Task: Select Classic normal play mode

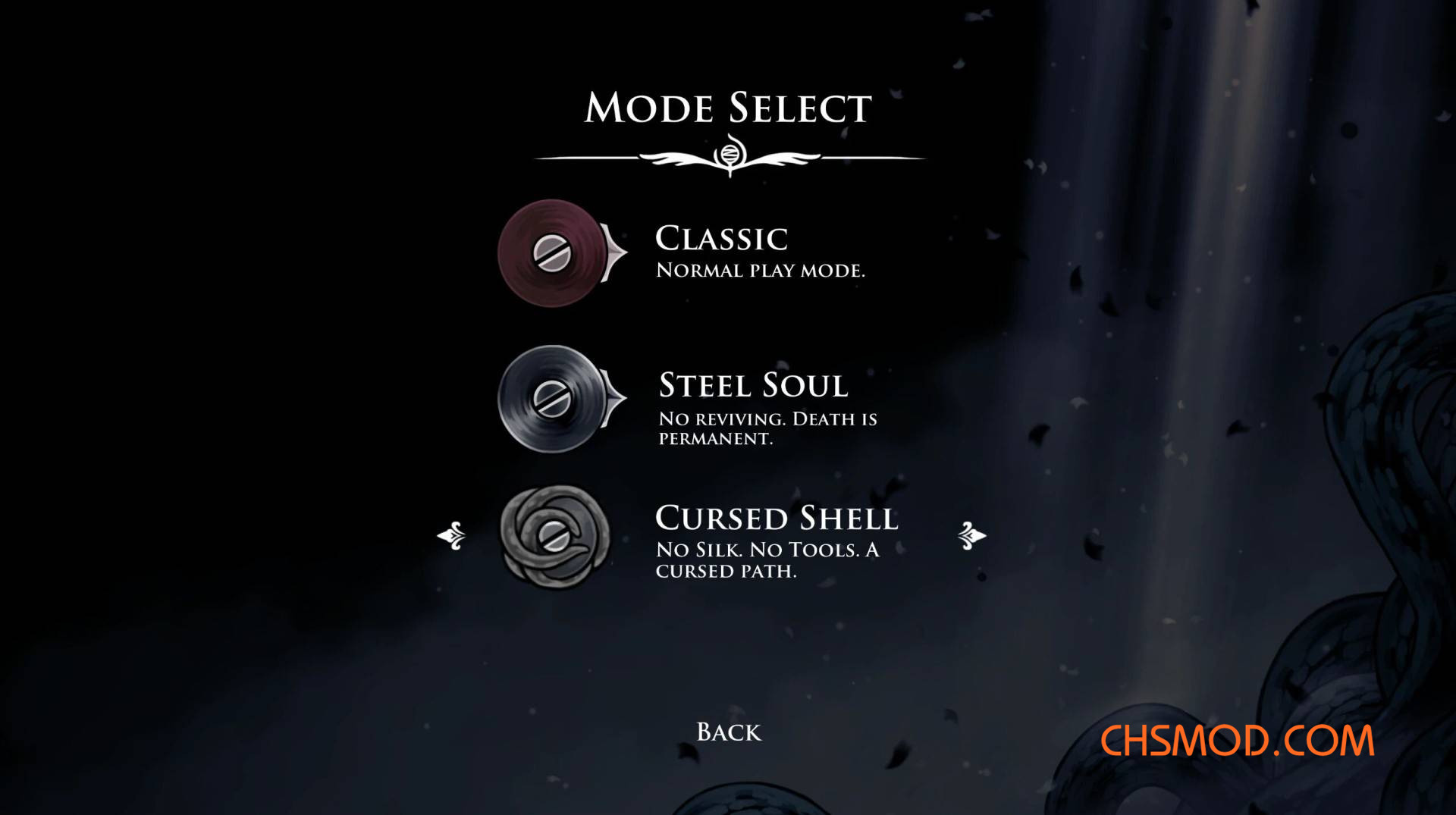Action: coord(721,239)
